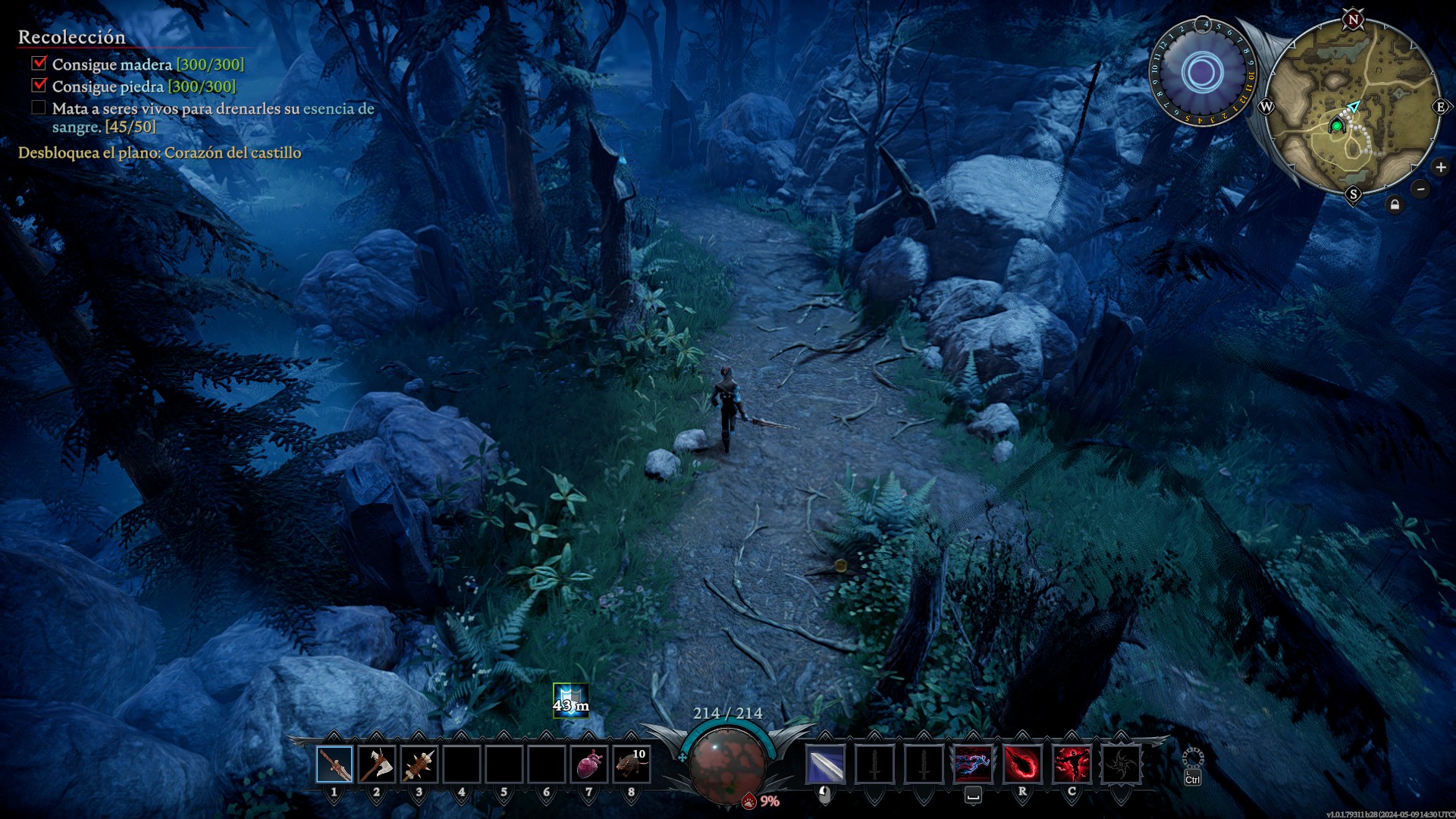Open the circular minimap
Screen dimensions: 1456x819
[1354, 106]
